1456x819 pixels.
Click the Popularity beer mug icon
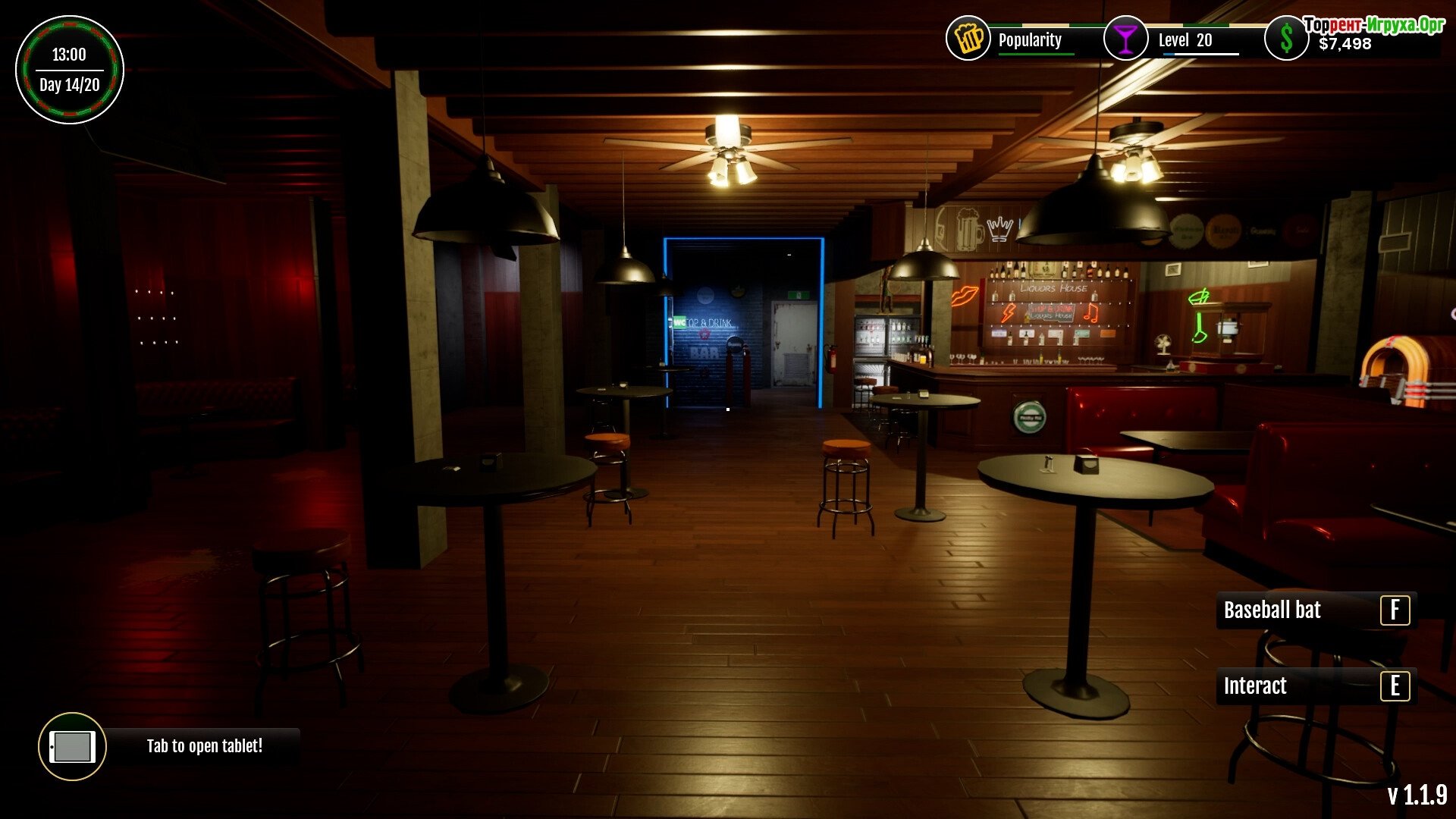click(968, 38)
